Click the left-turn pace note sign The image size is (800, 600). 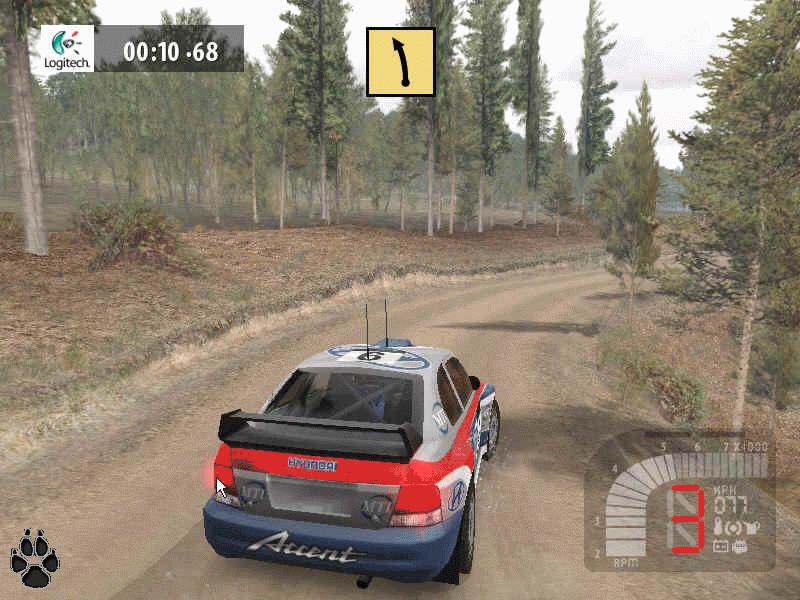pos(400,61)
